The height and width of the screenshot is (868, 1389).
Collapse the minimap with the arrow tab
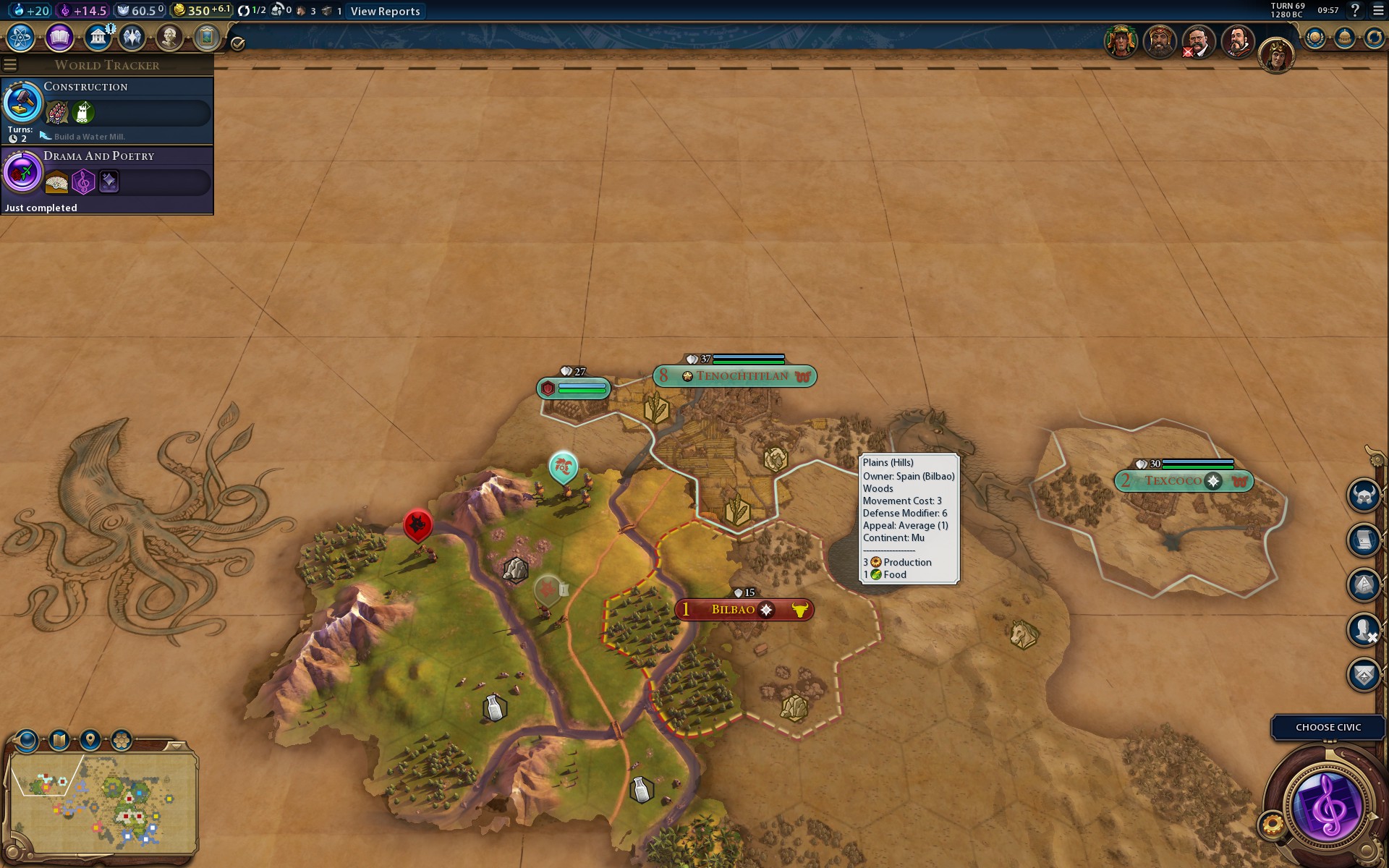coord(174,745)
